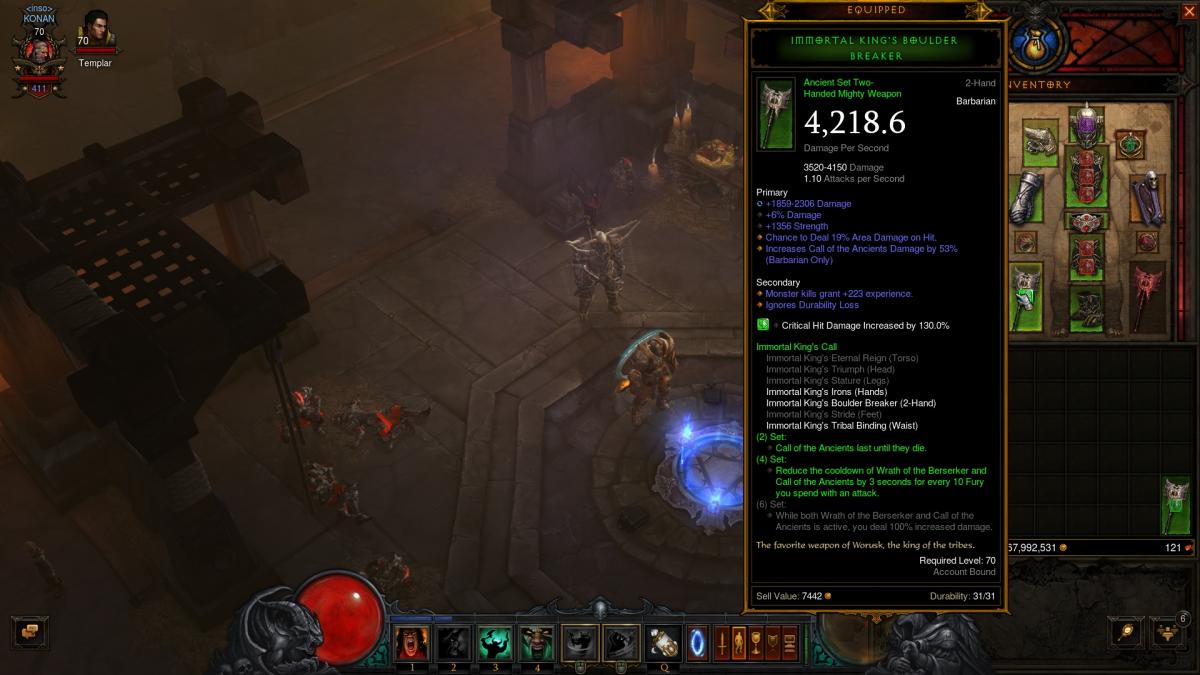The image size is (1200, 675).
Task: Use the green horned silhouette skill
Action: coord(494,642)
